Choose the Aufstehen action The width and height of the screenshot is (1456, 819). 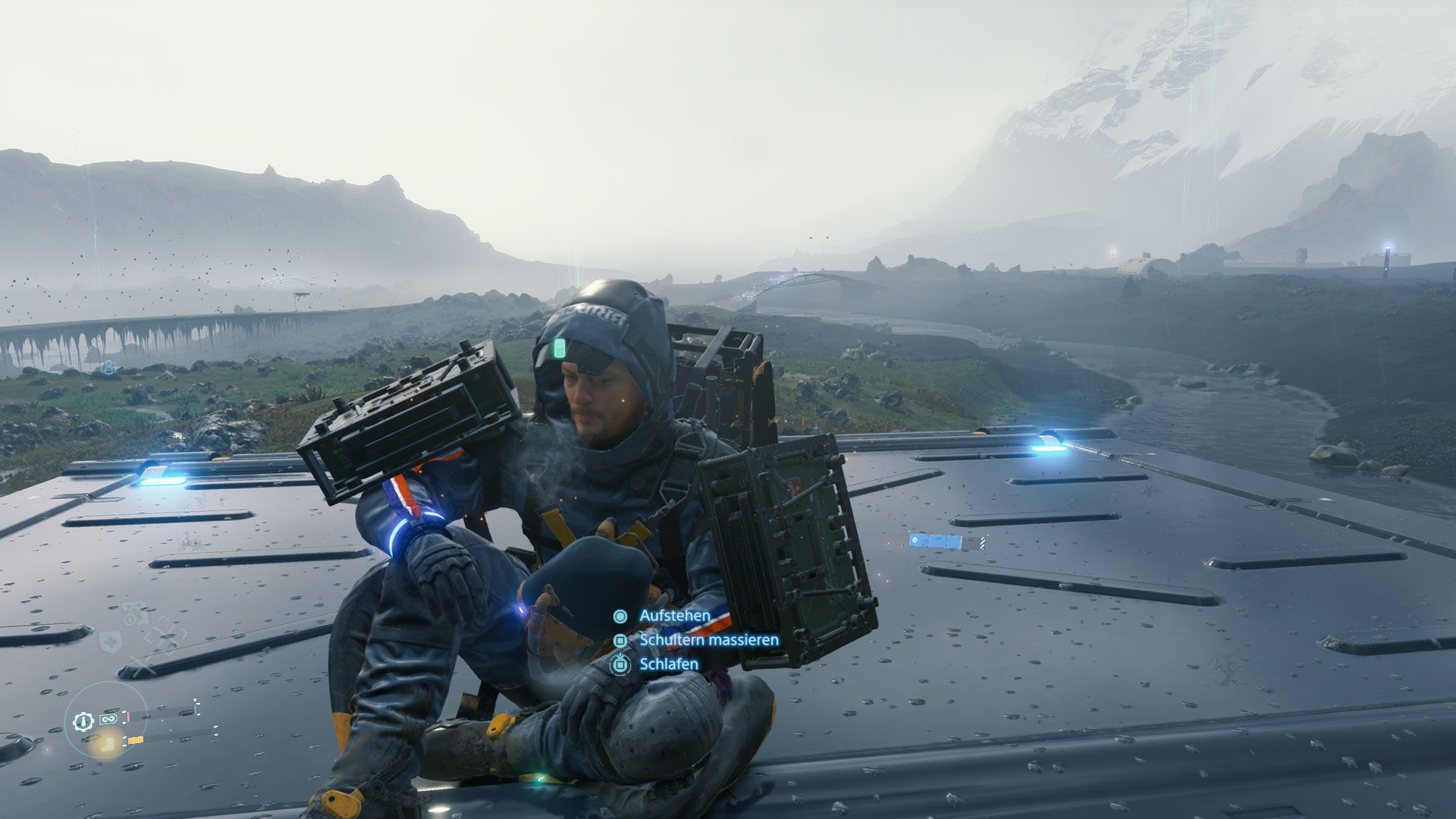pyautogui.click(x=673, y=616)
